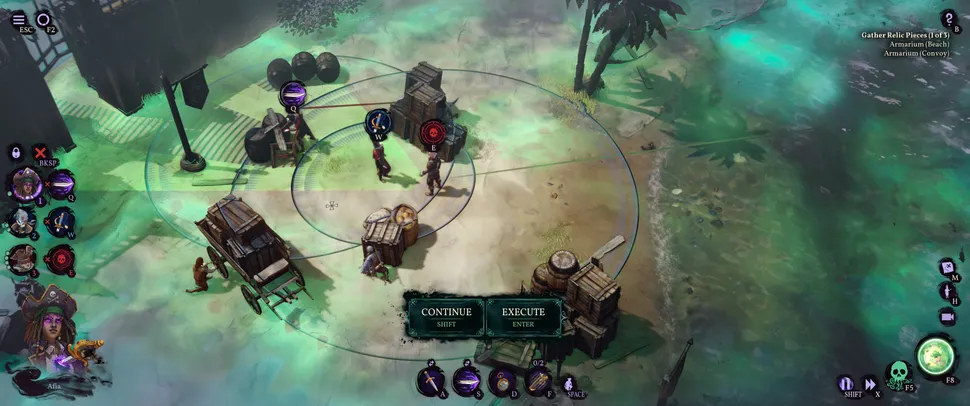Cancel all planned actions with red X
The width and height of the screenshot is (970, 406).
pyautogui.click(x=41, y=152)
